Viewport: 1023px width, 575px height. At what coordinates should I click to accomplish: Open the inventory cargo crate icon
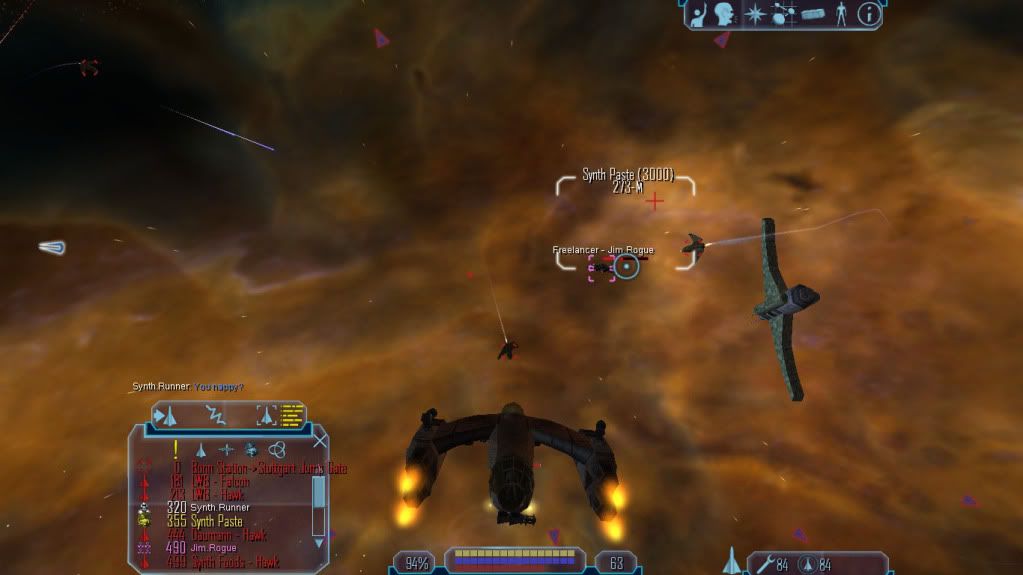coord(812,14)
